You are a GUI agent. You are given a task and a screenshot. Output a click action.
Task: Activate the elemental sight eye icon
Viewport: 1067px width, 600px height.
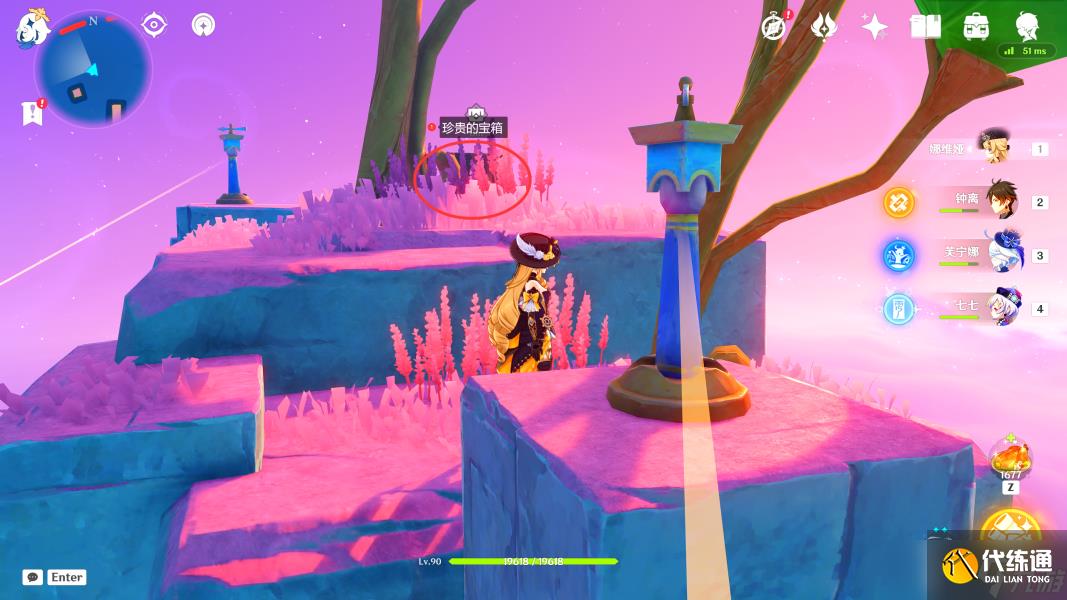tap(154, 25)
